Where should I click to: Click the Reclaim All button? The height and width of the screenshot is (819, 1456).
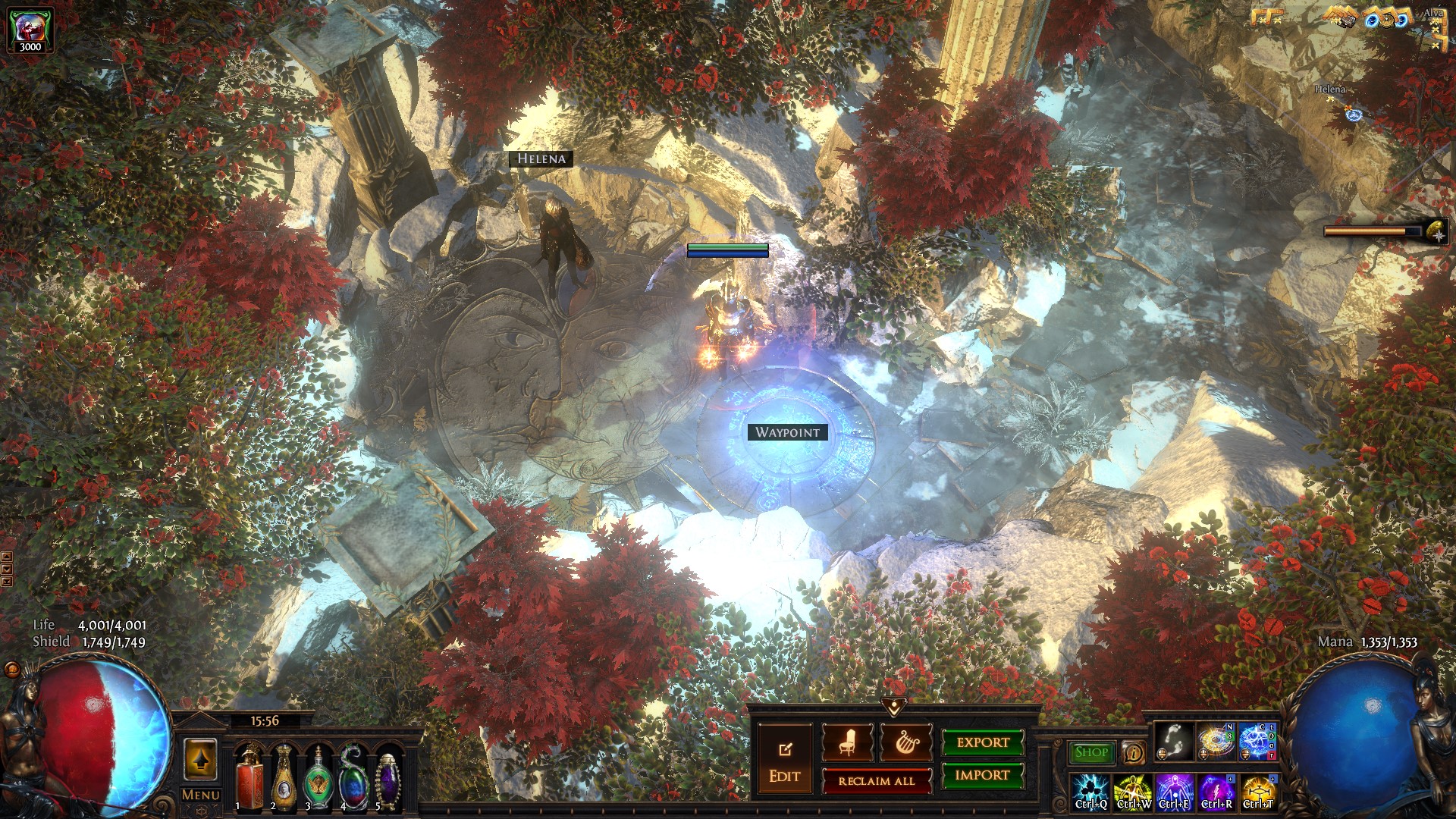[x=877, y=781]
